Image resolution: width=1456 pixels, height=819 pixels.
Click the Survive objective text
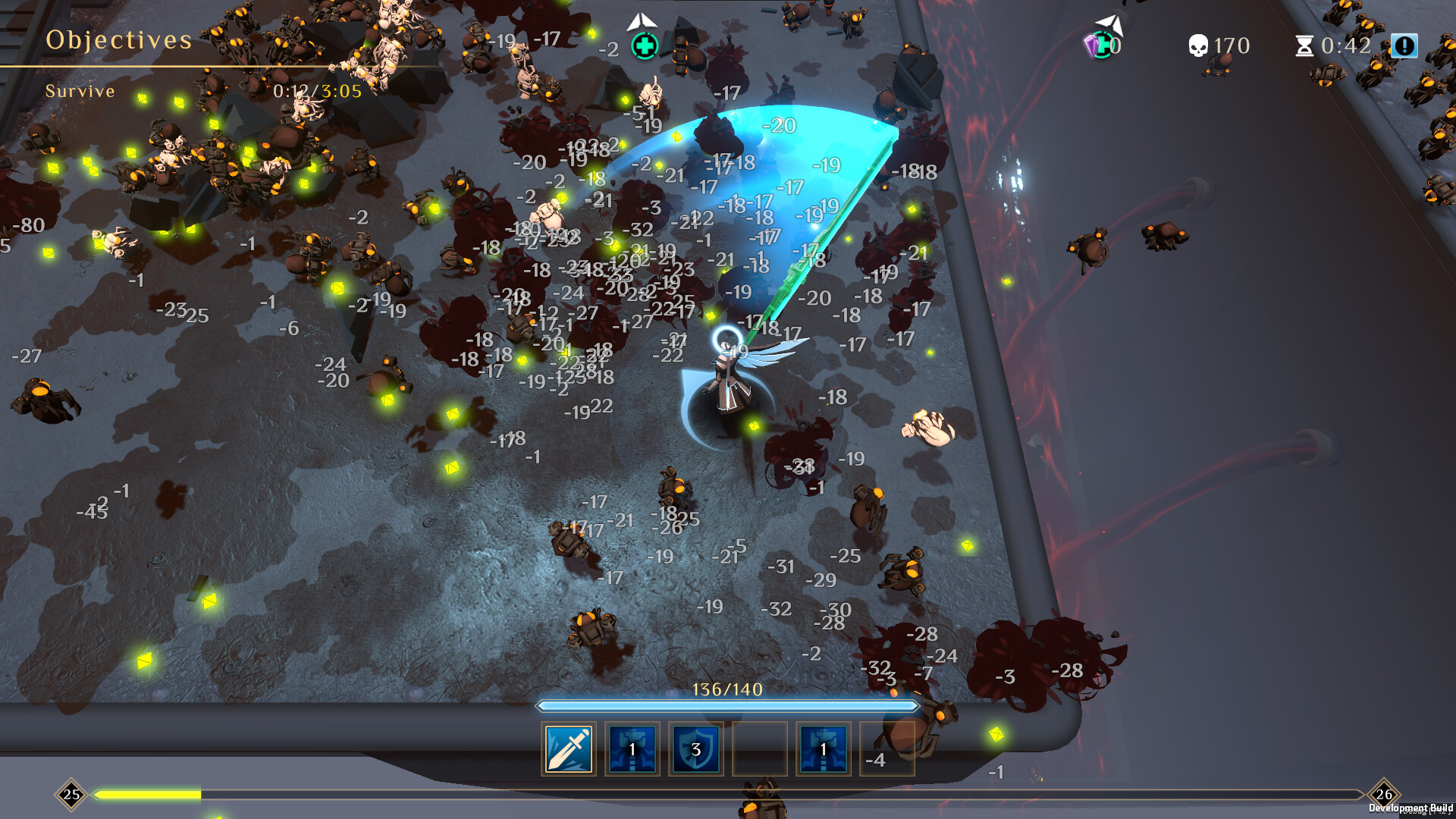pyautogui.click(x=80, y=91)
